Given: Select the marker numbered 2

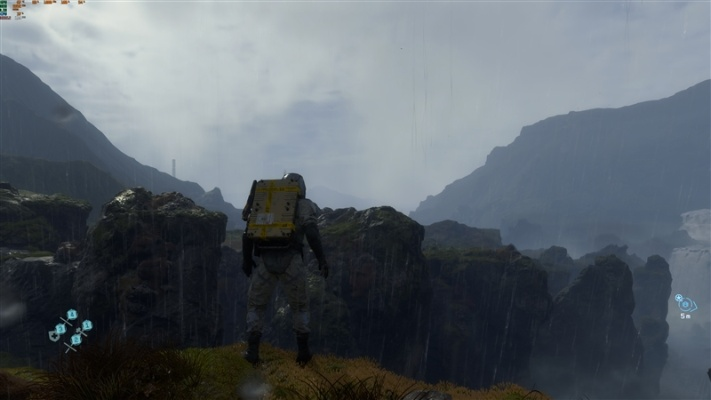Looking at the screenshot, I should click(x=76, y=339).
